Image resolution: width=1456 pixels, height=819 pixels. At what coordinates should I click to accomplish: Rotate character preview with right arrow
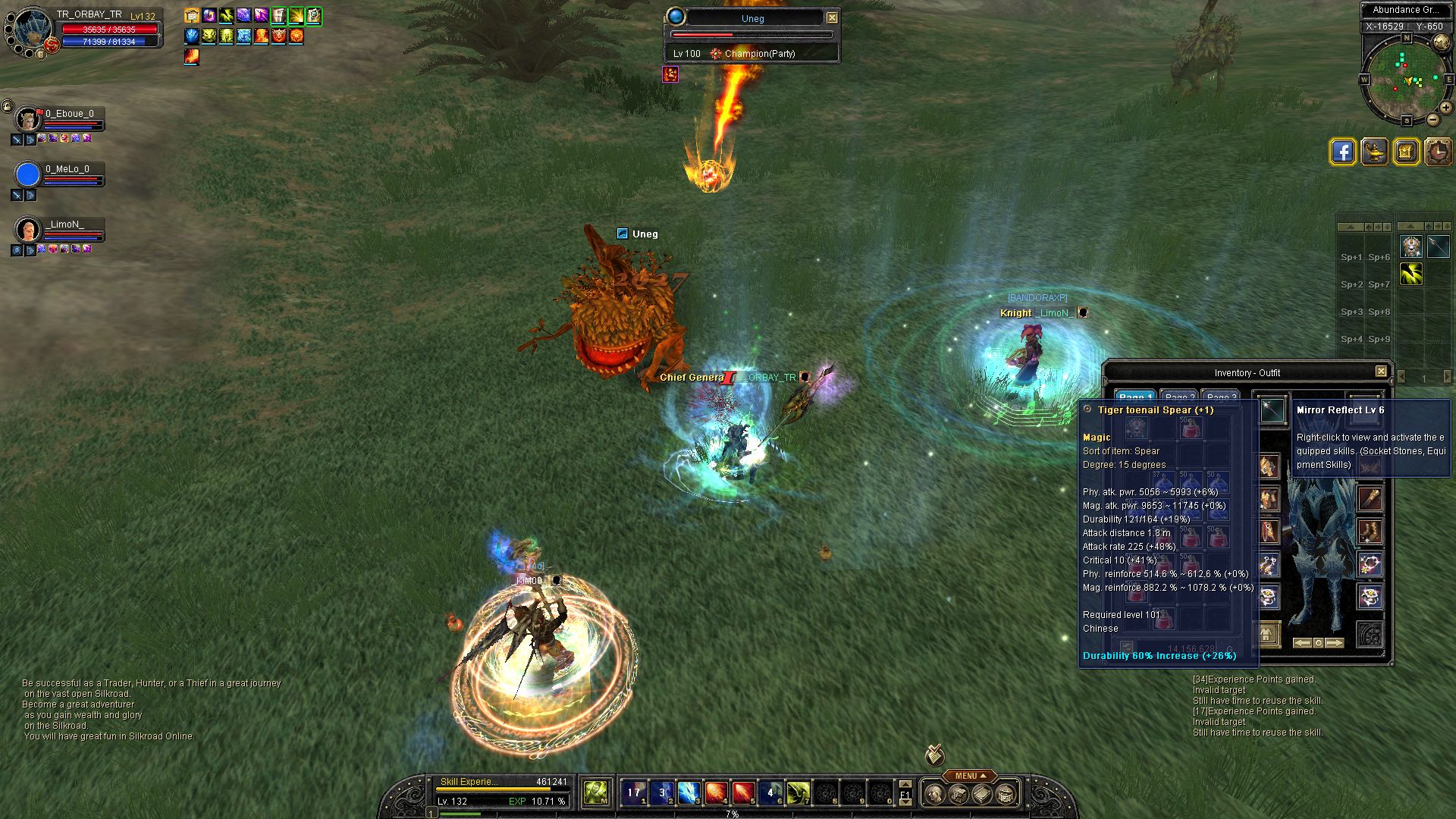point(1335,643)
